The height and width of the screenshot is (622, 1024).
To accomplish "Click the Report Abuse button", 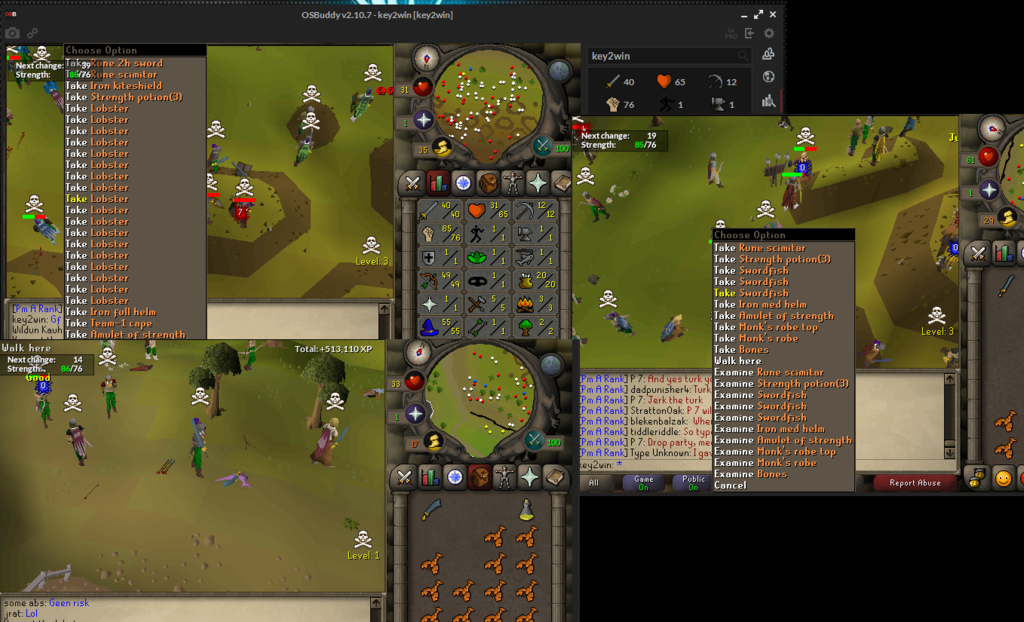I will tap(914, 482).
